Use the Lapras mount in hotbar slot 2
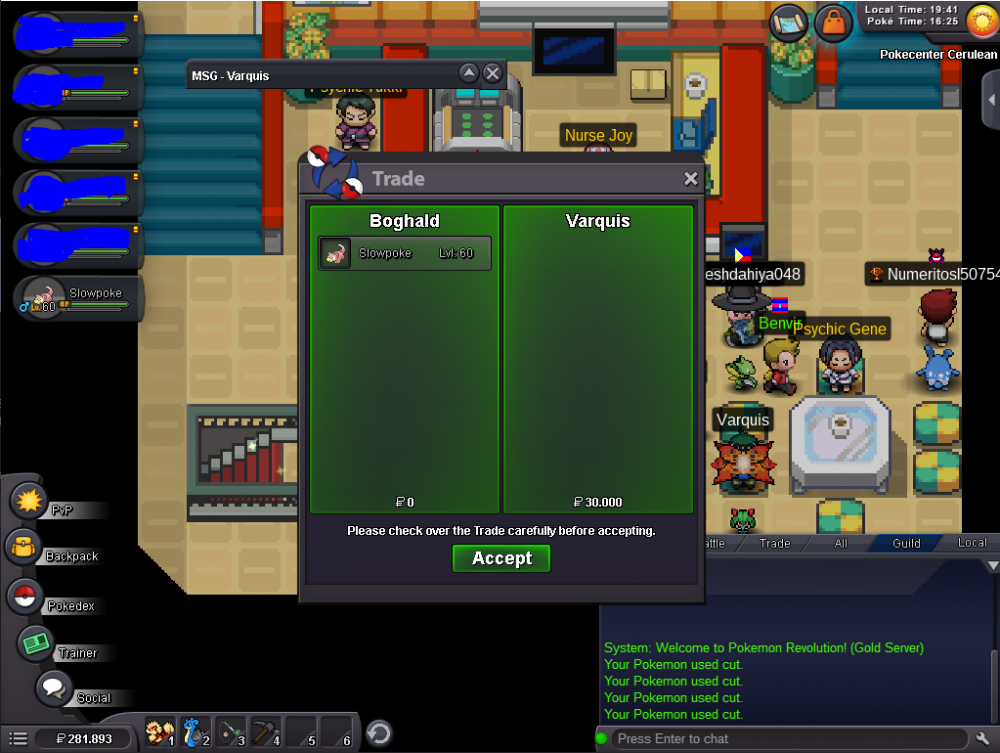The width and height of the screenshot is (1000, 753). (x=196, y=733)
